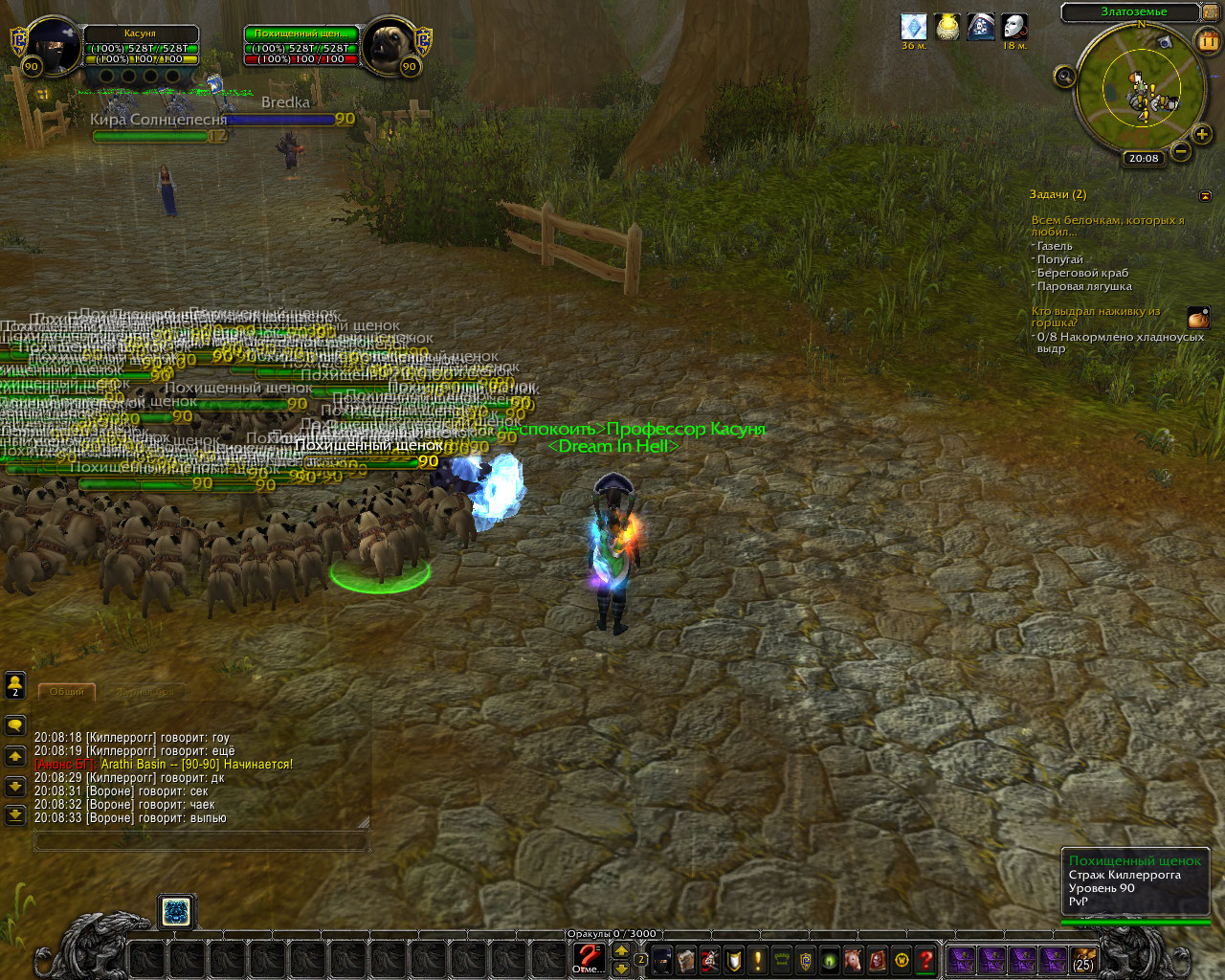Click the red question mark help button
Screen dimensions: 1225x980
tap(925, 960)
